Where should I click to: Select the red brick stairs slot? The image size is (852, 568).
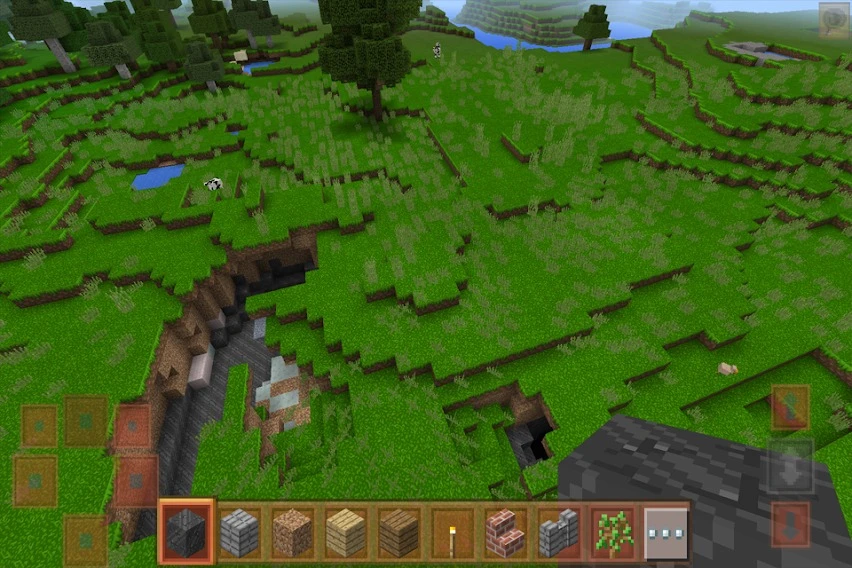(x=506, y=532)
